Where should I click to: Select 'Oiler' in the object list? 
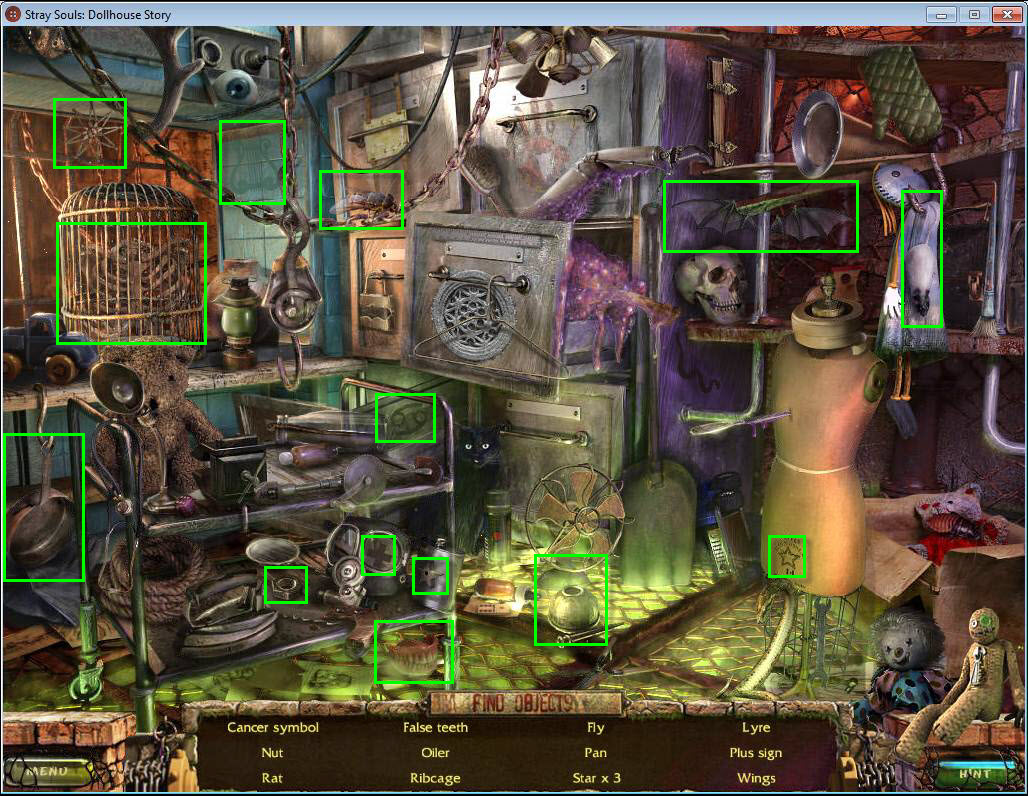tap(435, 752)
